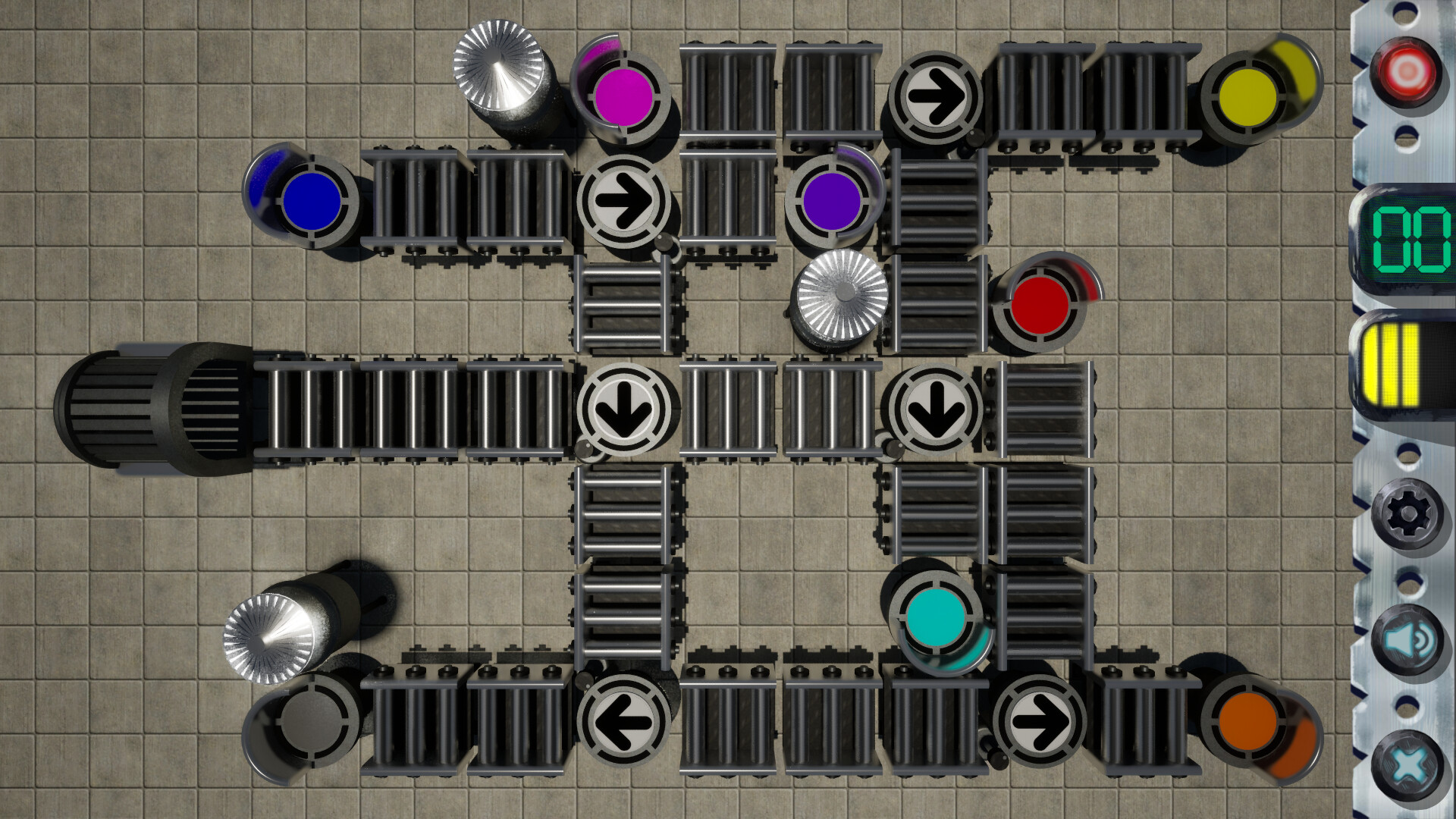Click the blue paint bucket on the left
The image size is (1456, 819).
click(x=313, y=201)
